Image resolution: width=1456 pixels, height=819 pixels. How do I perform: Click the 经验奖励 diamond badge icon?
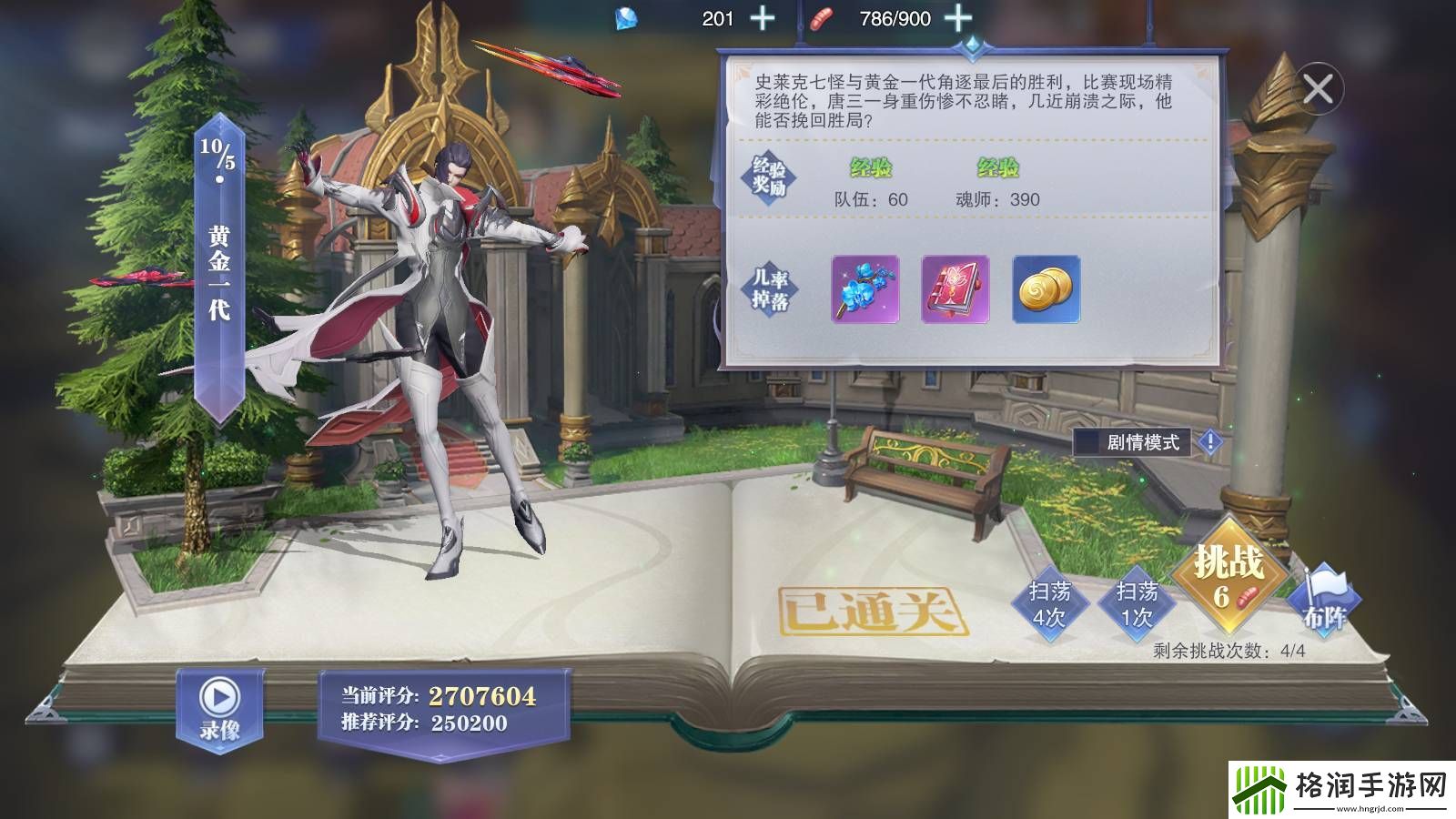(770, 178)
